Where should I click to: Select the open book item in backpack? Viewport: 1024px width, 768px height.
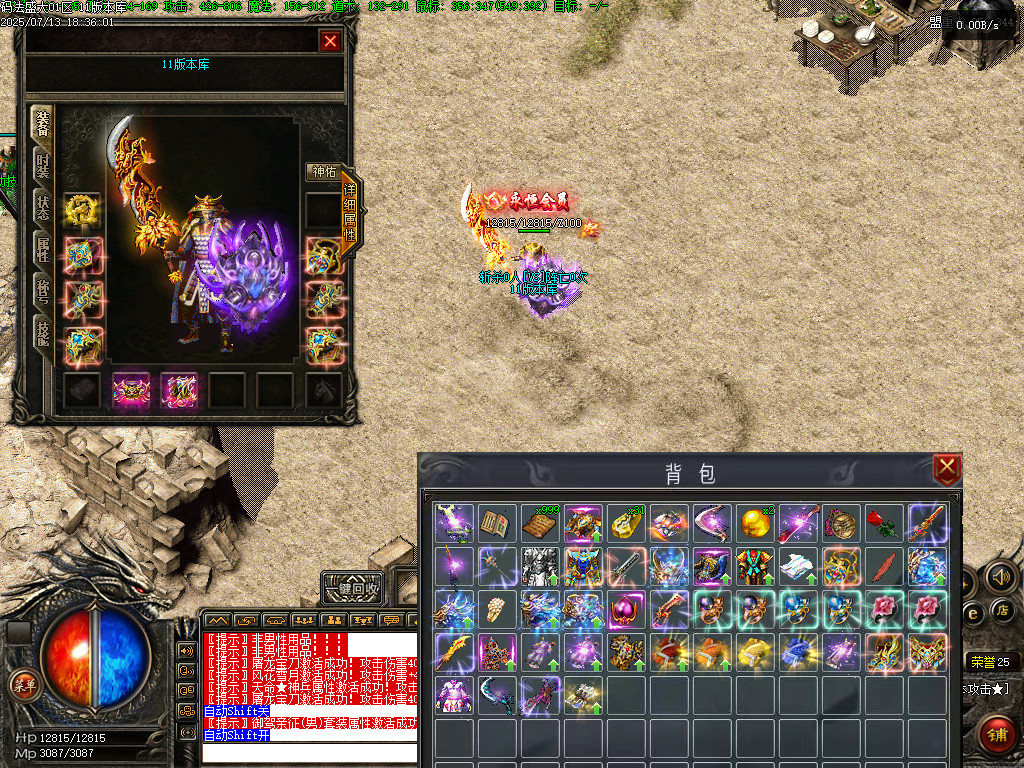click(497, 523)
